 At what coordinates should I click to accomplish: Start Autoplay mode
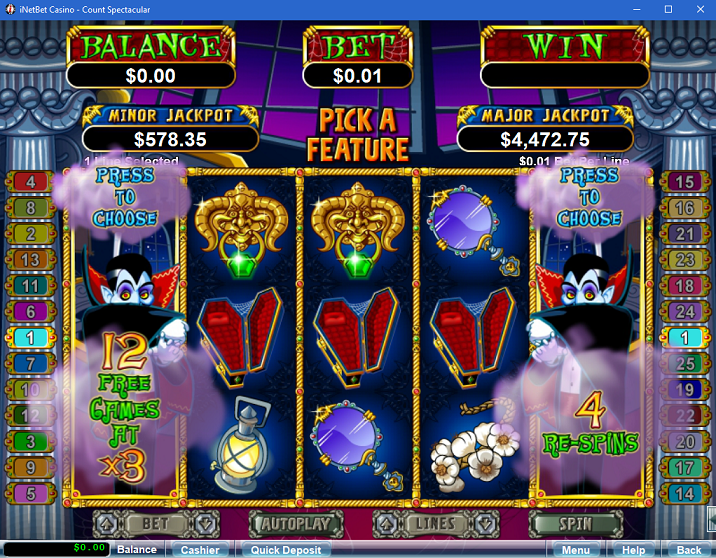click(x=295, y=523)
